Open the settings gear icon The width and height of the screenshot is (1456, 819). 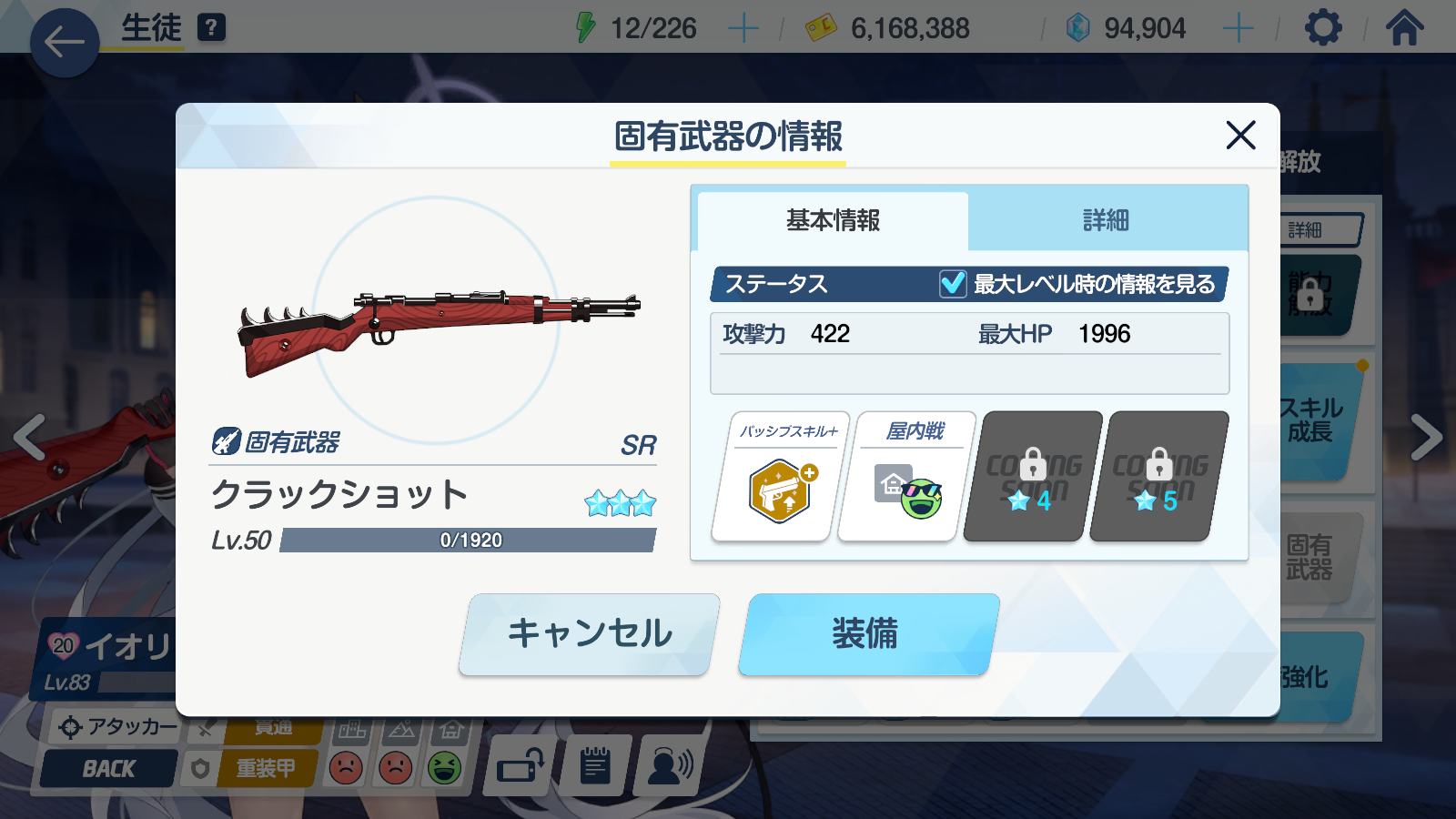[1323, 28]
